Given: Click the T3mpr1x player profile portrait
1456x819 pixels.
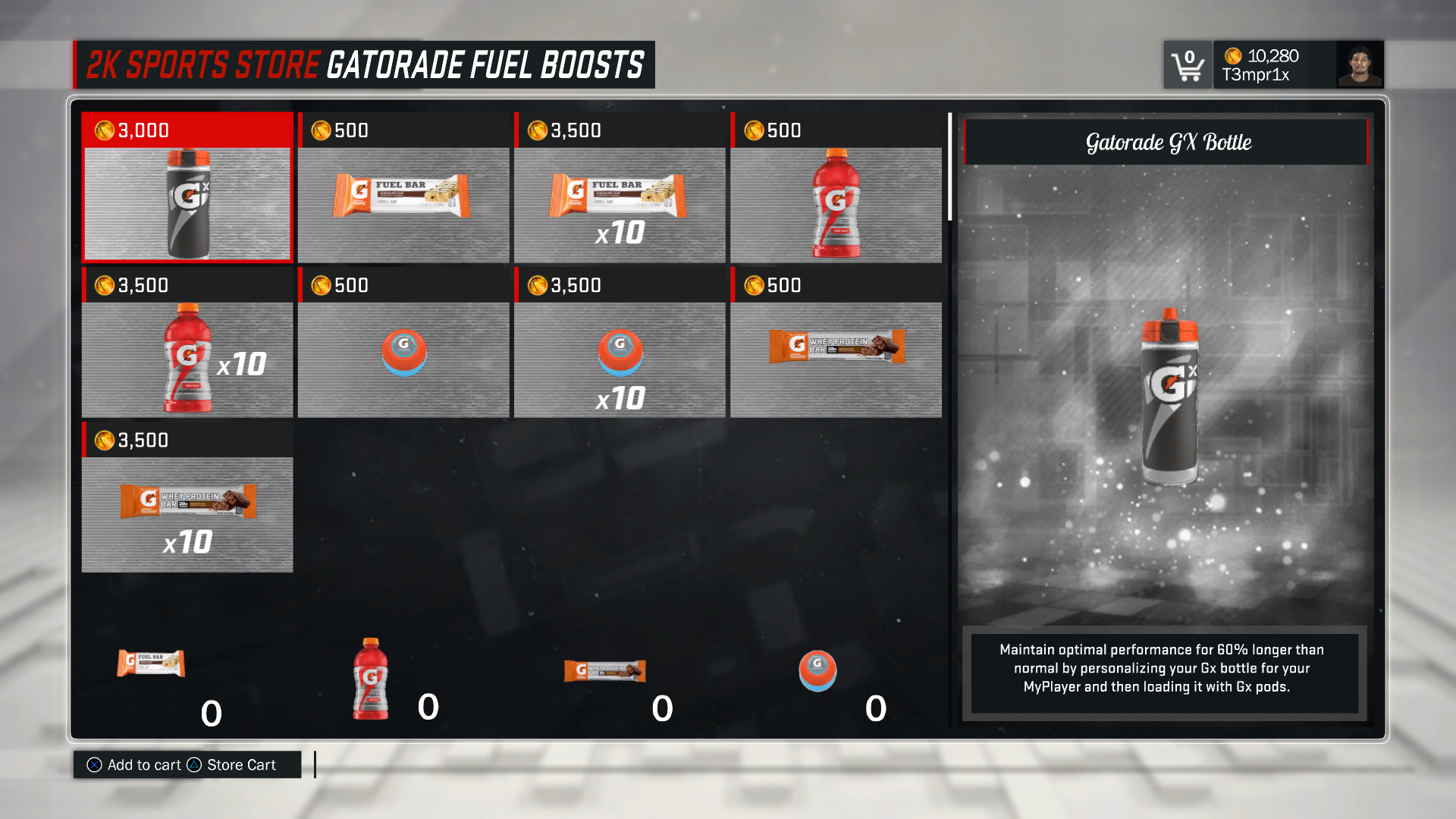Looking at the screenshot, I should click(x=1359, y=65).
